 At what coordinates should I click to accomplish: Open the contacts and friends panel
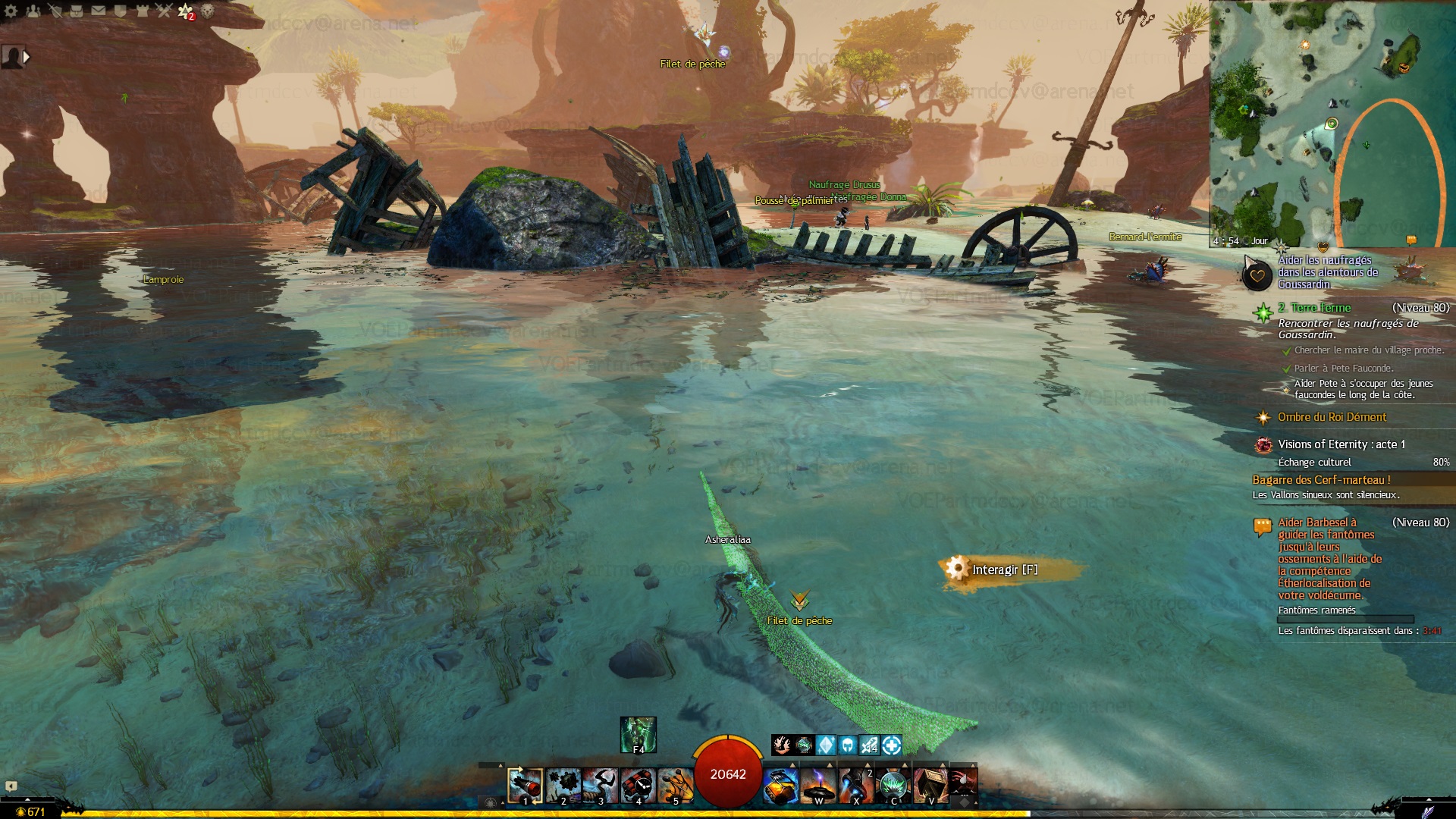(33, 11)
